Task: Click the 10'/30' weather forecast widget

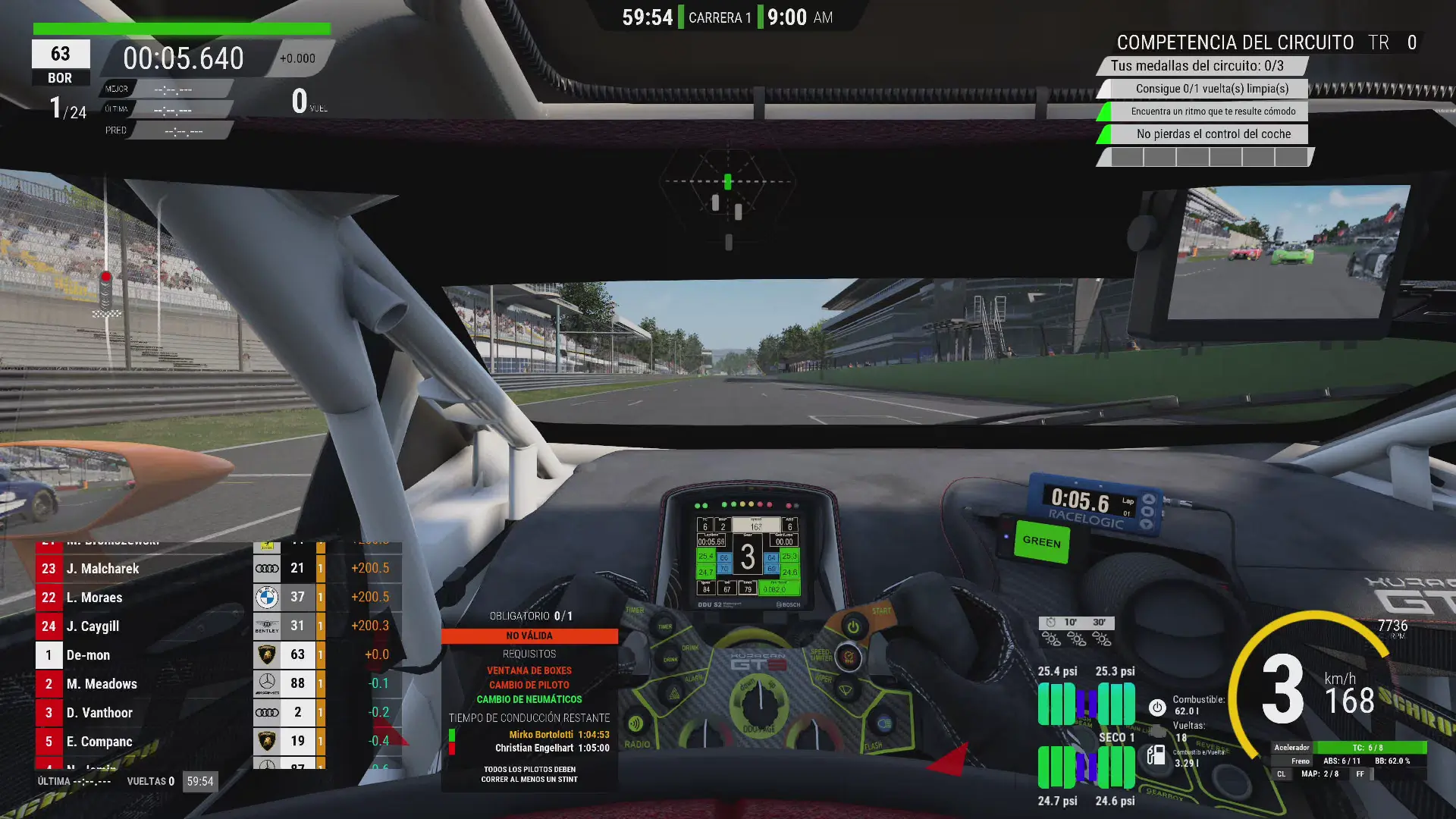Action: pos(1076,631)
